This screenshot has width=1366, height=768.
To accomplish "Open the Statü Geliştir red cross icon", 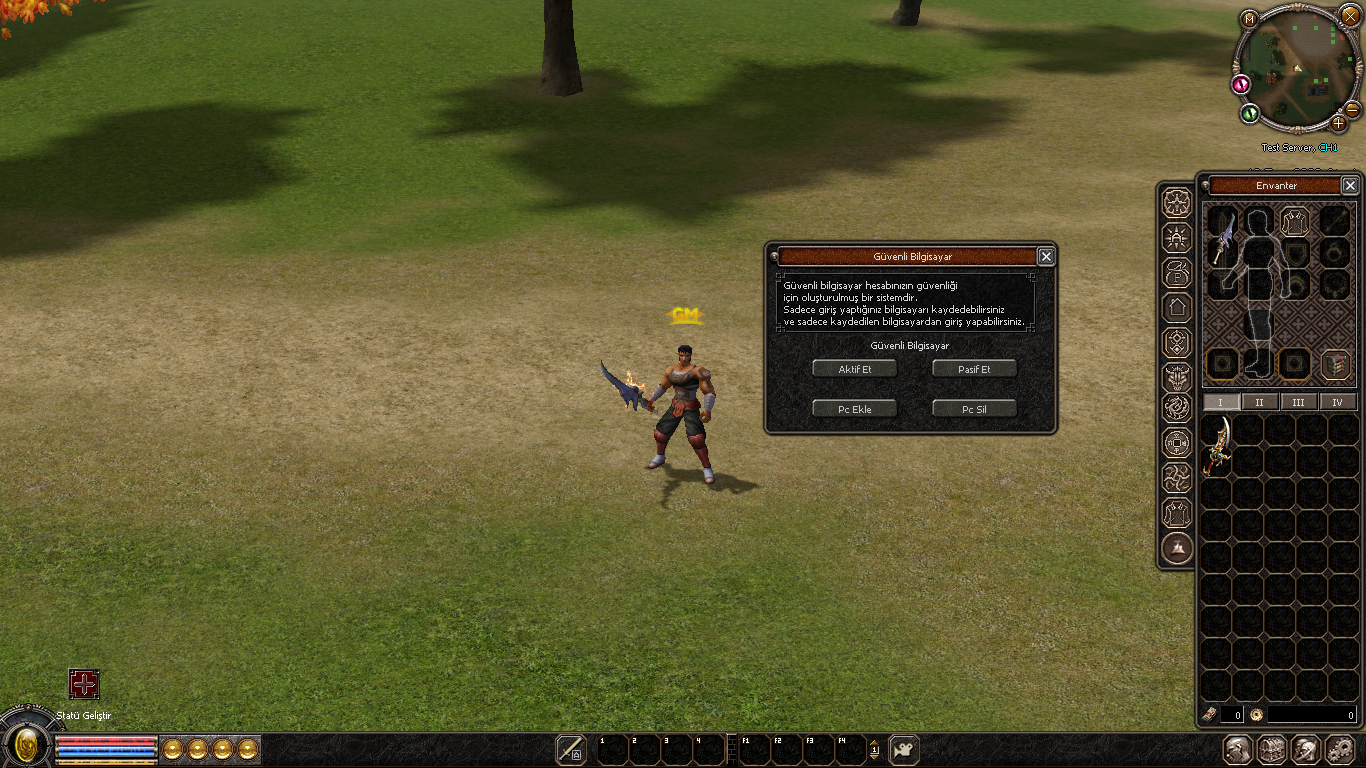I will pyautogui.click(x=84, y=684).
